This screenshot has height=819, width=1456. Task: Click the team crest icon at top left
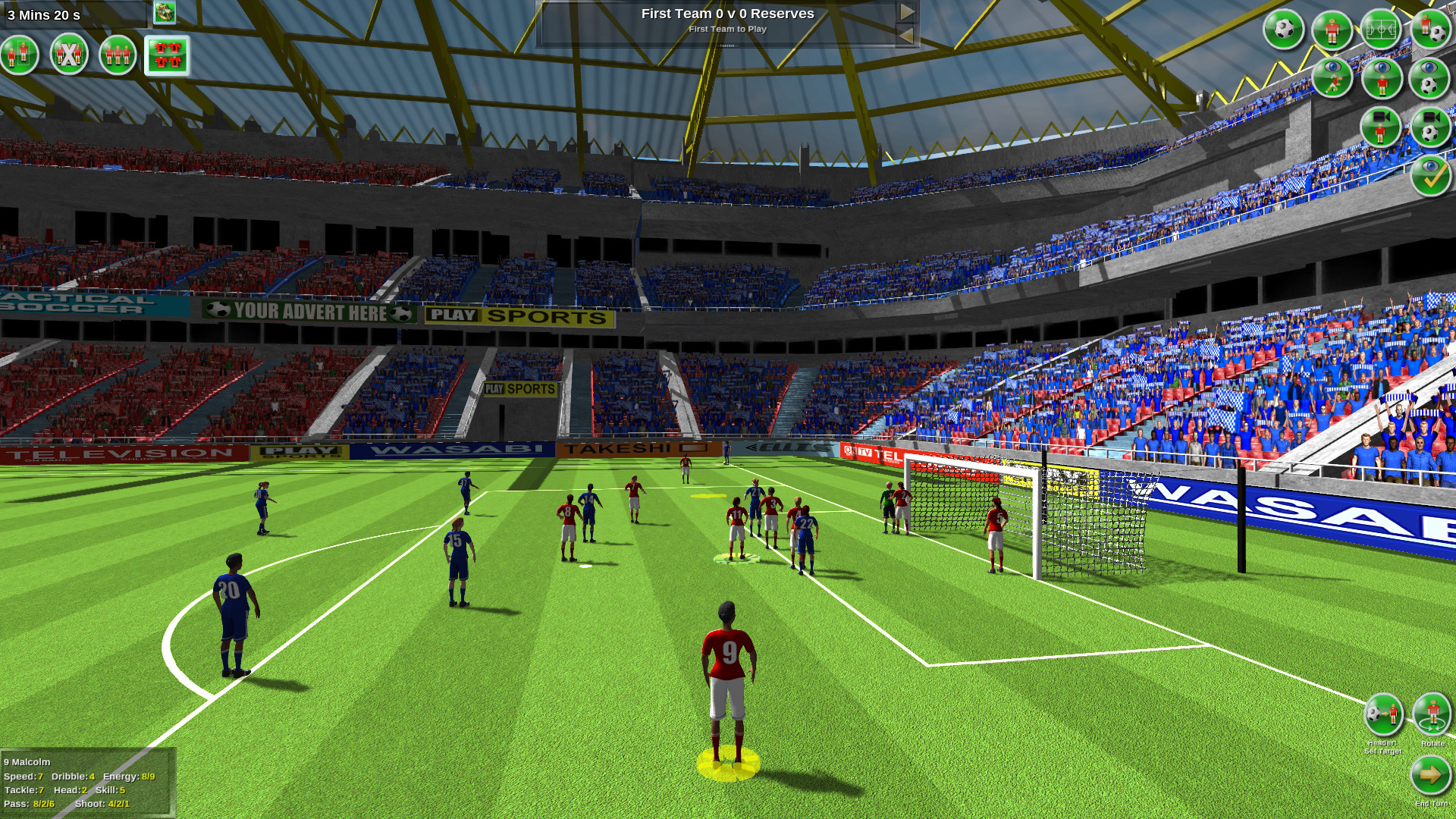pyautogui.click(x=165, y=12)
